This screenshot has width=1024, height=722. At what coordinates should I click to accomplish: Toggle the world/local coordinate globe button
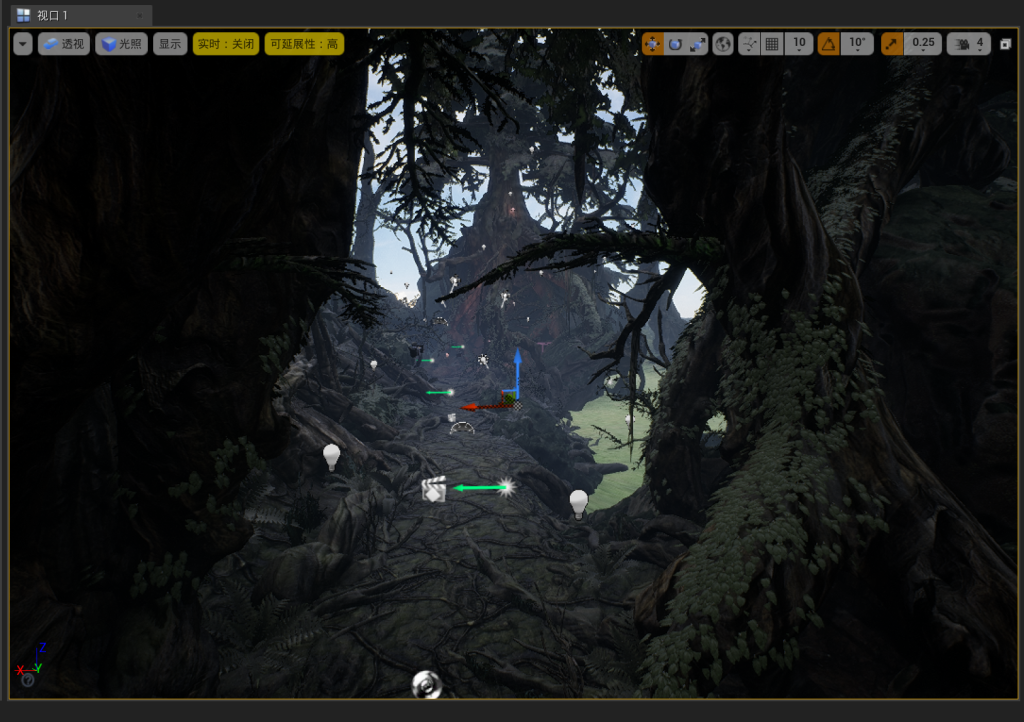pos(723,44)
